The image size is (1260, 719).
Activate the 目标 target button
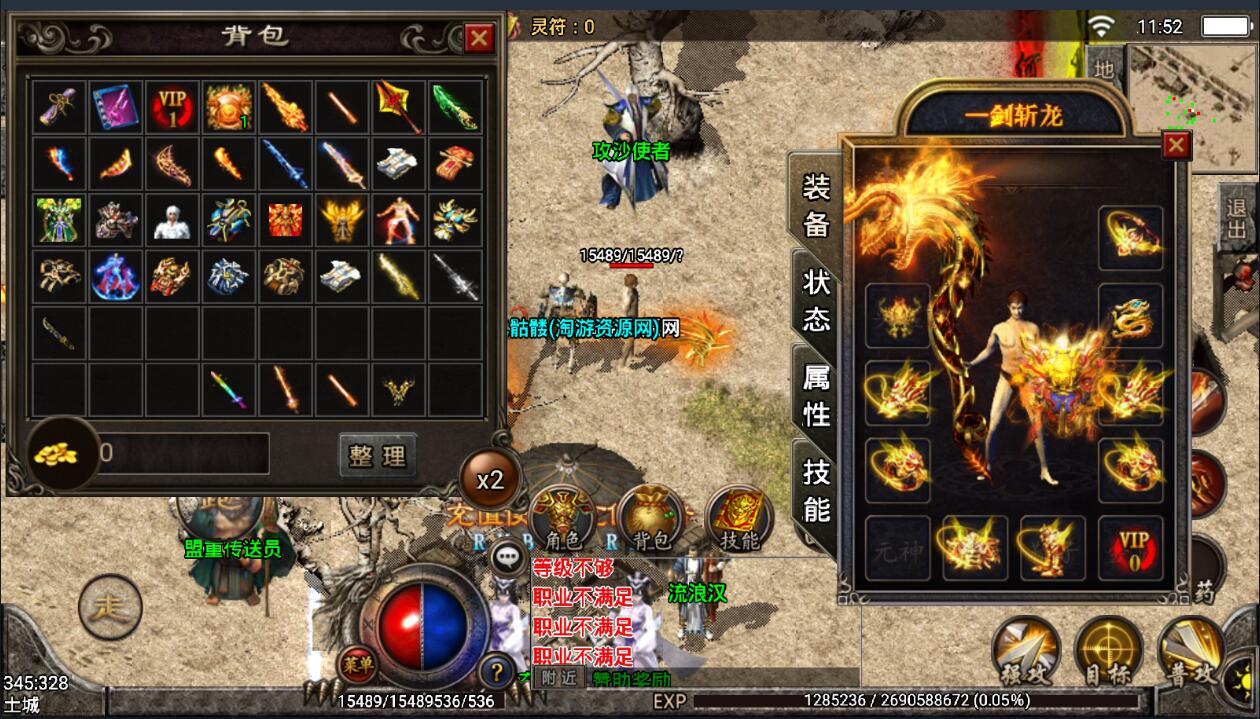click(x=1109, y=652)
